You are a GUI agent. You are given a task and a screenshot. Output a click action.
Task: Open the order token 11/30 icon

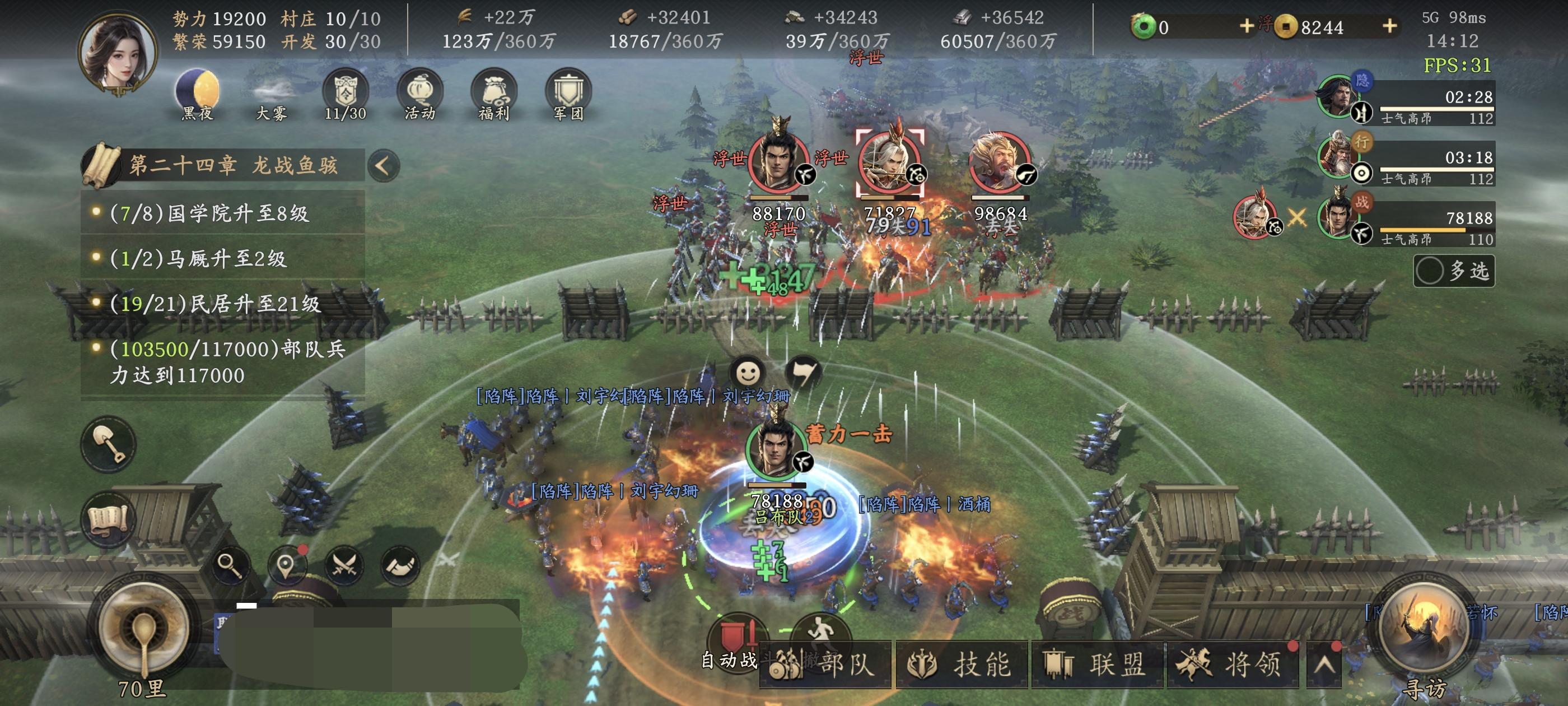tap(345, 93)
